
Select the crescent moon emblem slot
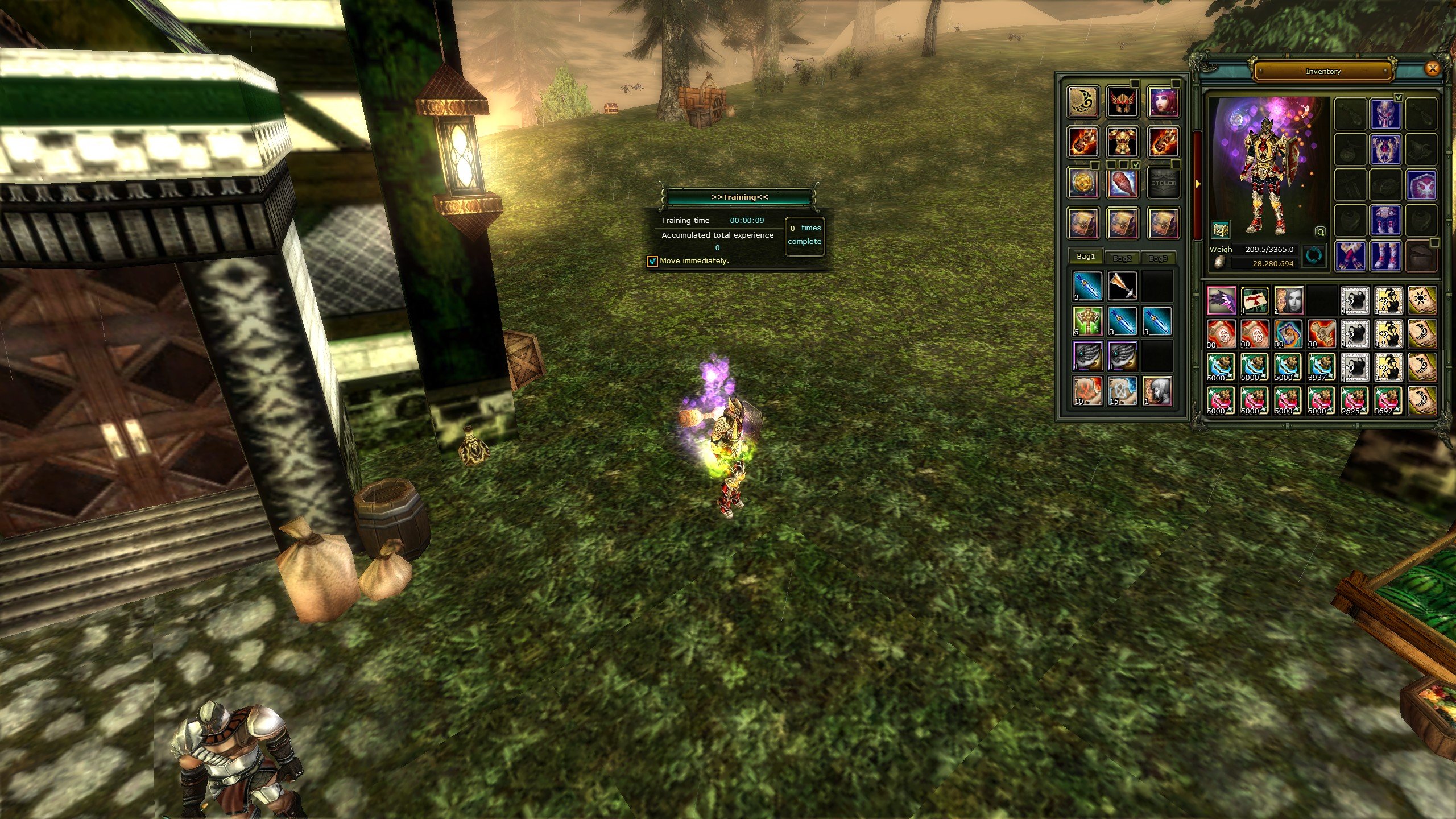click(1083, 102)
